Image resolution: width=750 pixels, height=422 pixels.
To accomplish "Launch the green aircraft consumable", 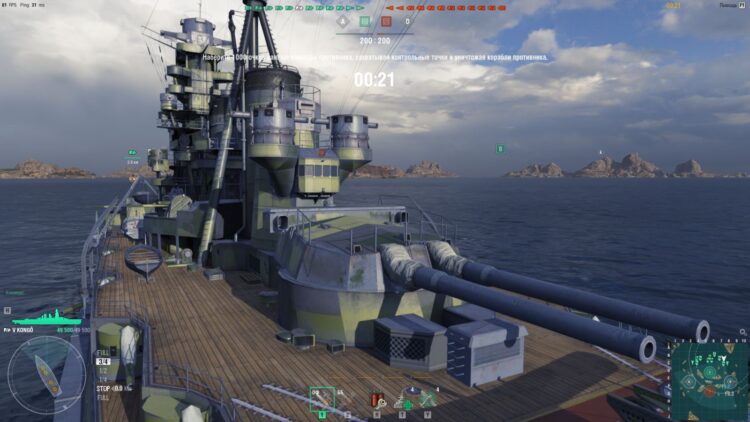I will pos(428,399).
